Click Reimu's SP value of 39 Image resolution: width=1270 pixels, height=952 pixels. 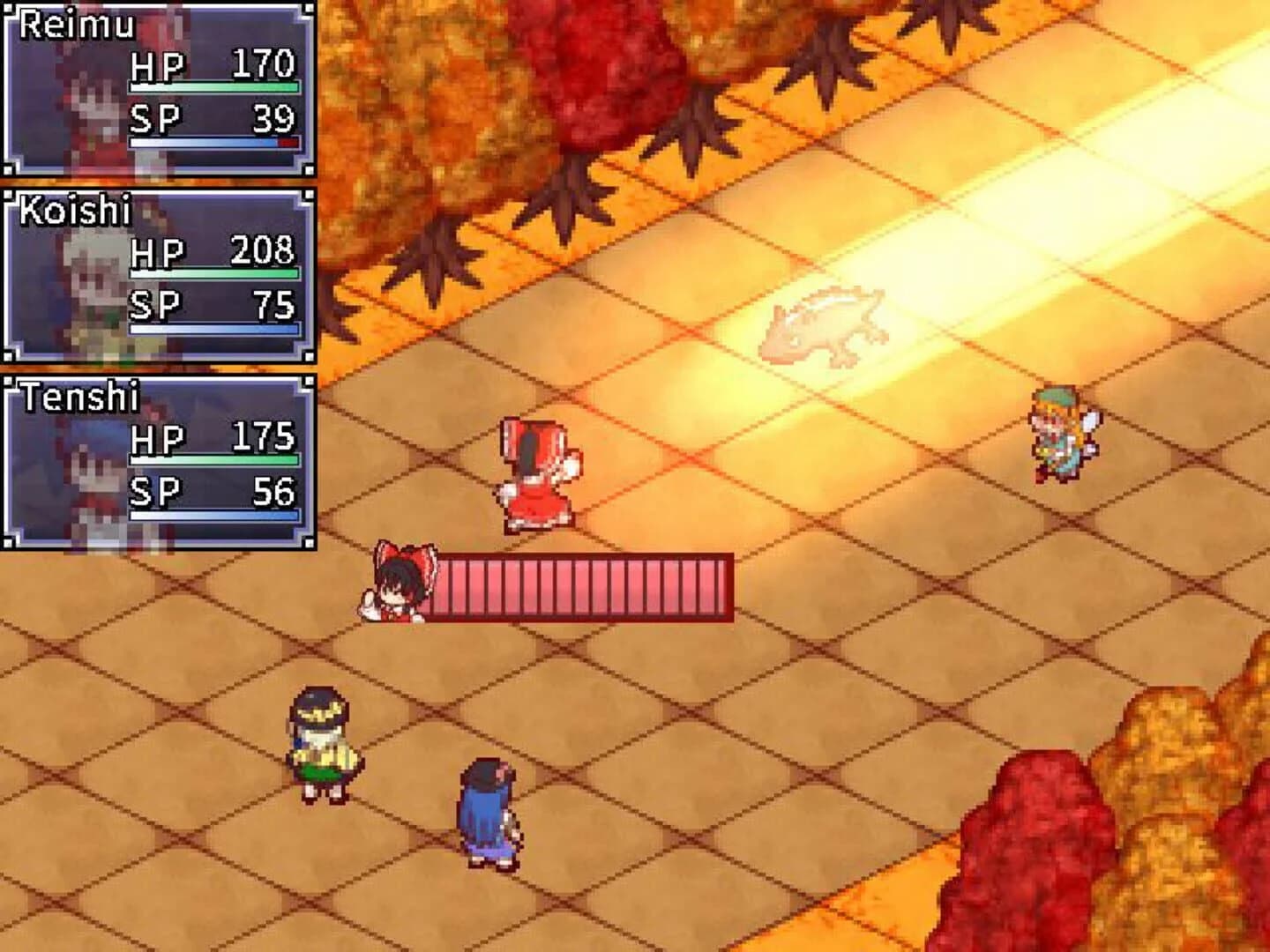pos(273,116)
